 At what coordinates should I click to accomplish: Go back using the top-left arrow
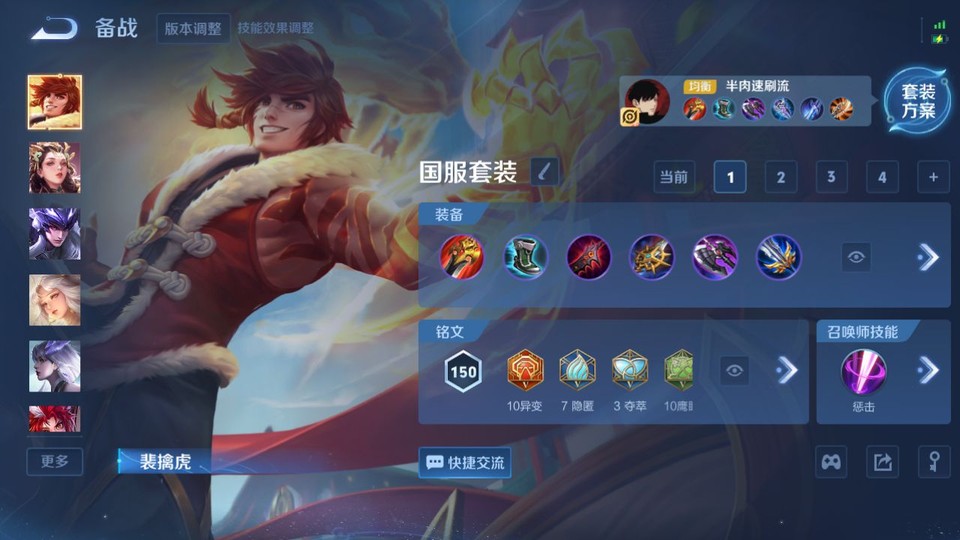tap(54, 28)
